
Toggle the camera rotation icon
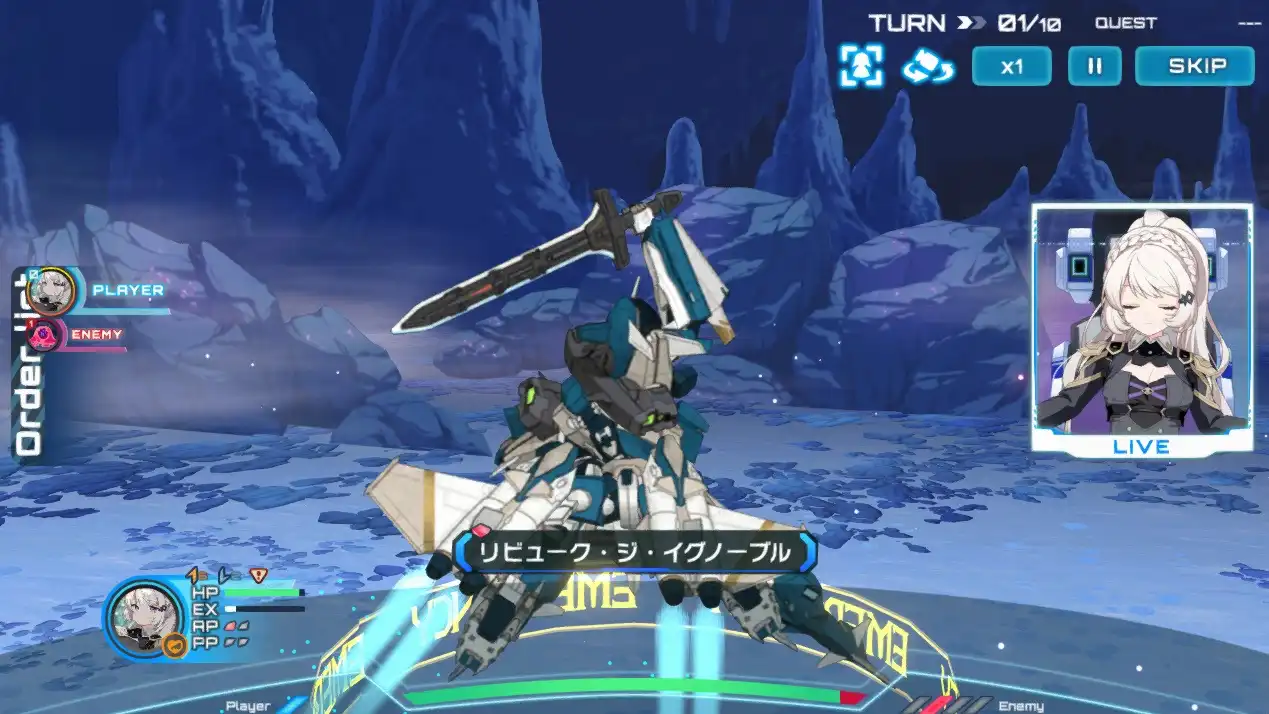click(x=927, y=67)
